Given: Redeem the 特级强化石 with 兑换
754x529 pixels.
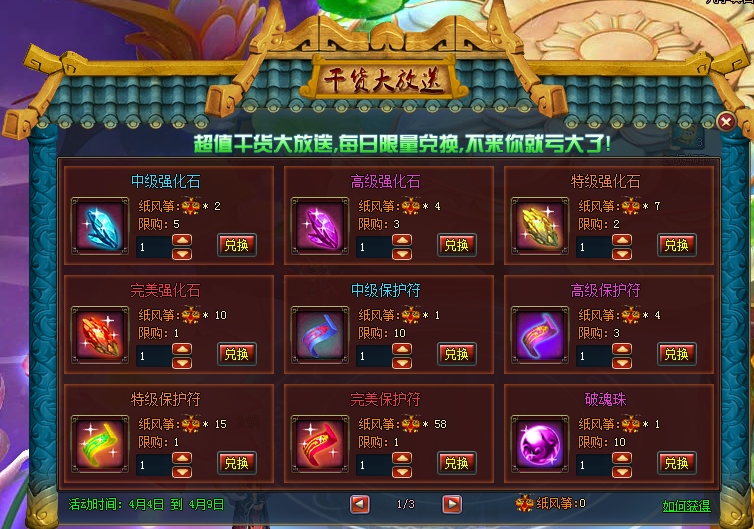Looking at the screenshot, I should pos(676,245).
